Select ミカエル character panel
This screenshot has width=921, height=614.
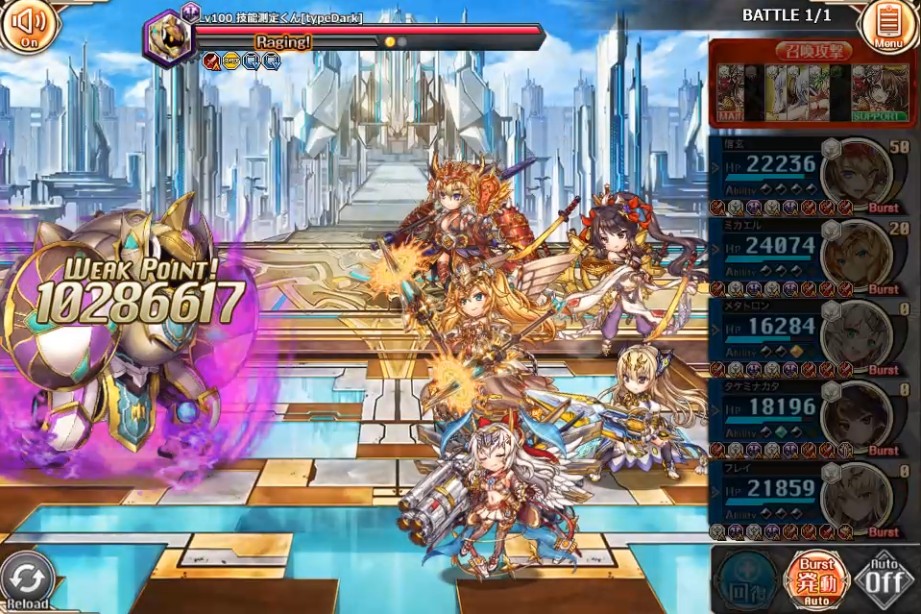(810, 255)
